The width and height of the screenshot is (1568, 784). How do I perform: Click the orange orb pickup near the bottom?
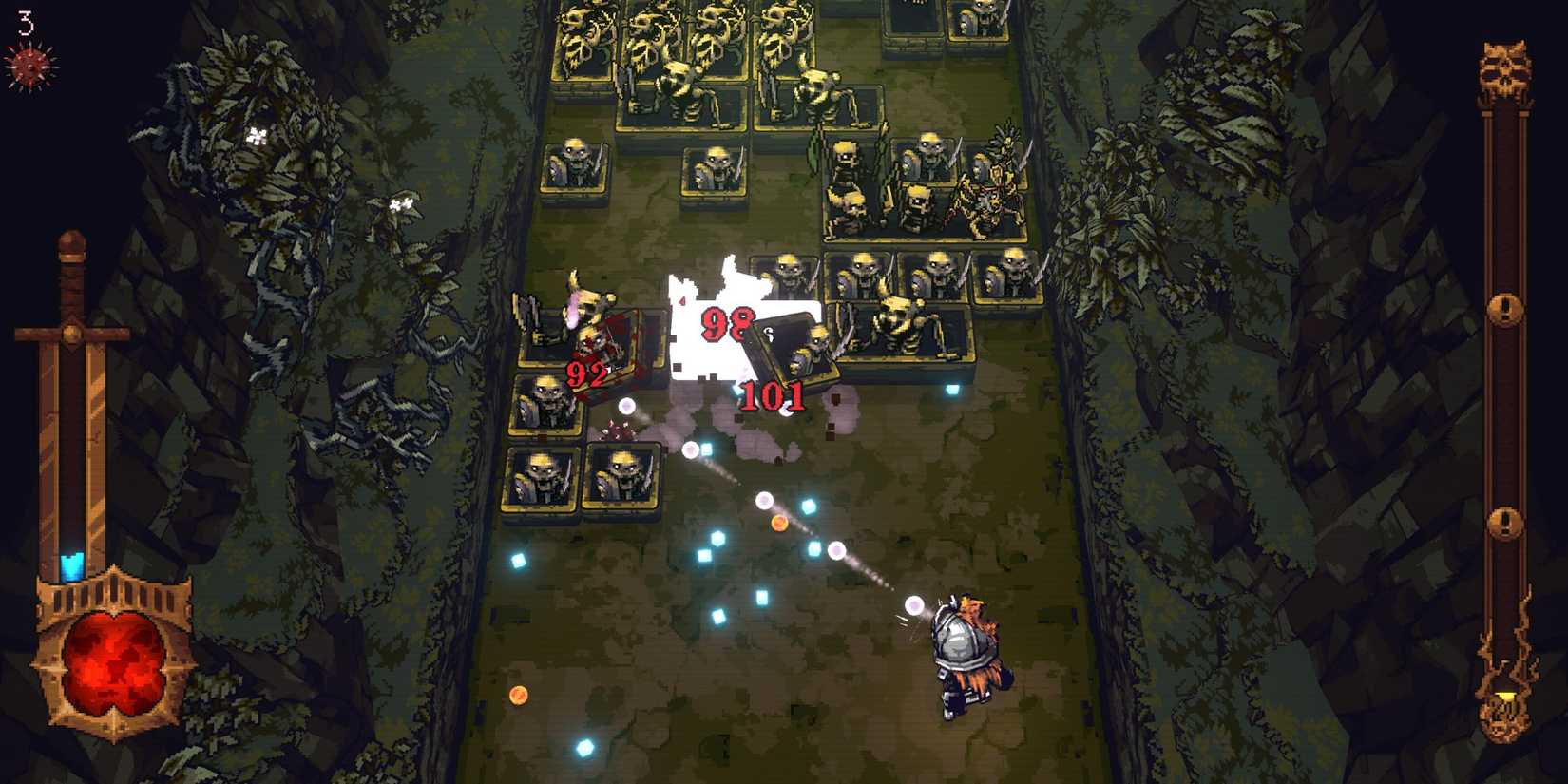(521, 696)
